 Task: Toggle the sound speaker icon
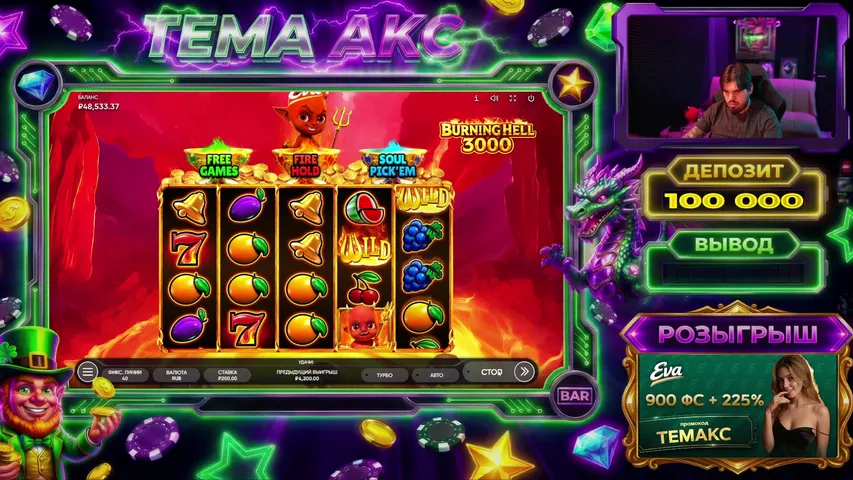(x=494, y=99)
